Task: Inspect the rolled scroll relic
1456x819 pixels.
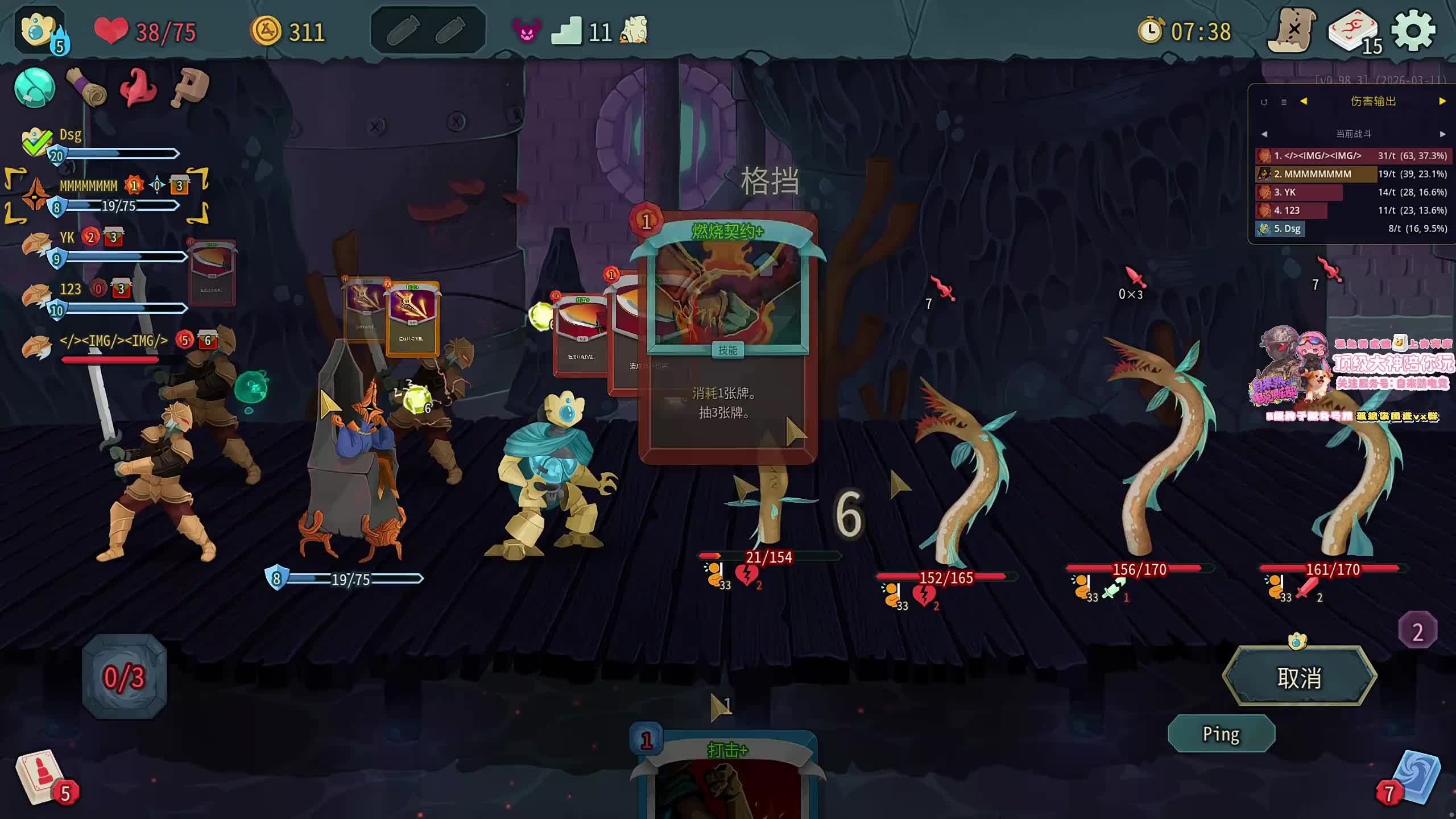Action: (86, 88)
